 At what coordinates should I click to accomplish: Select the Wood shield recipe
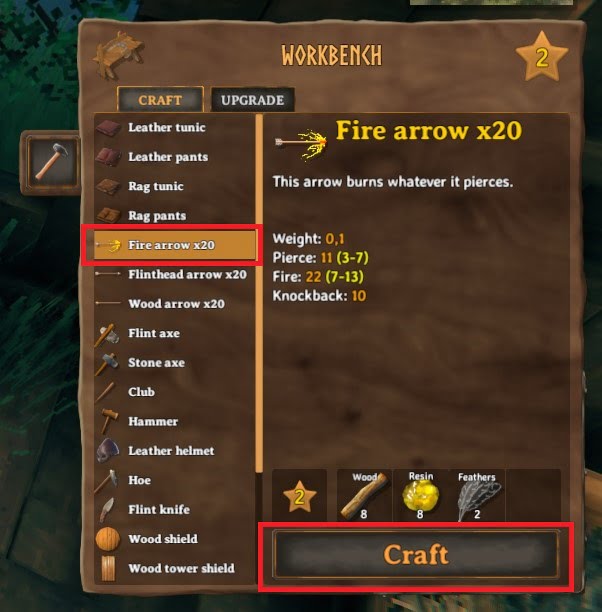162,539
